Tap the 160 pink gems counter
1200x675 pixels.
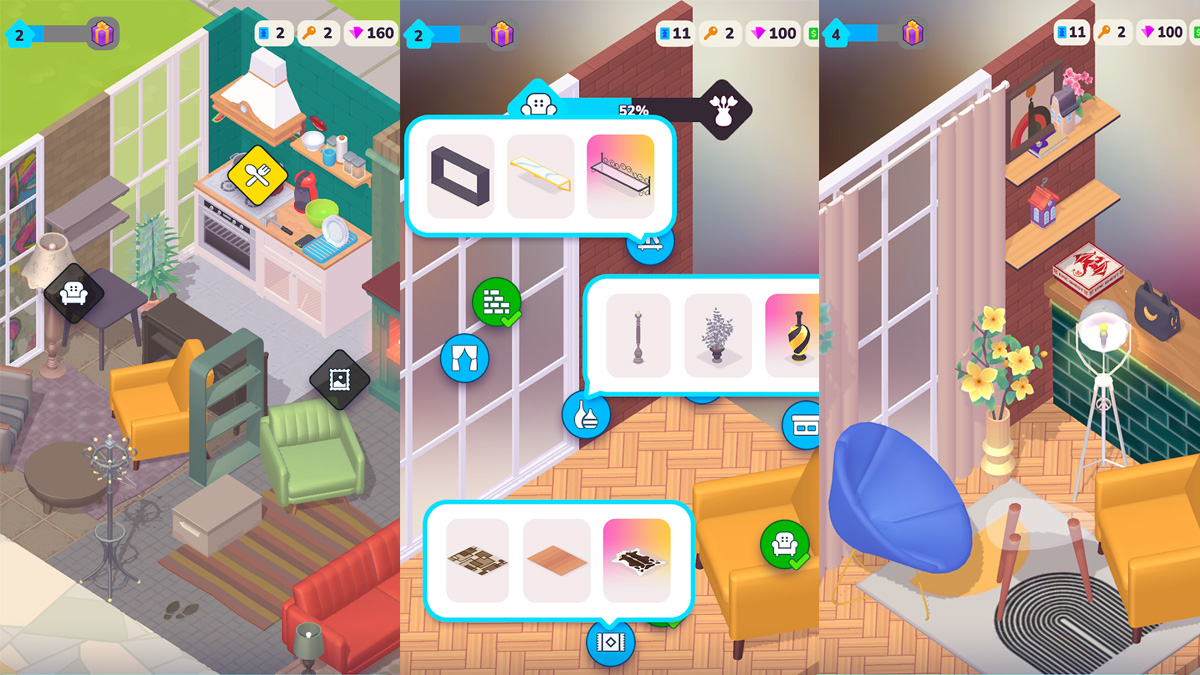(x=371, y=33)
